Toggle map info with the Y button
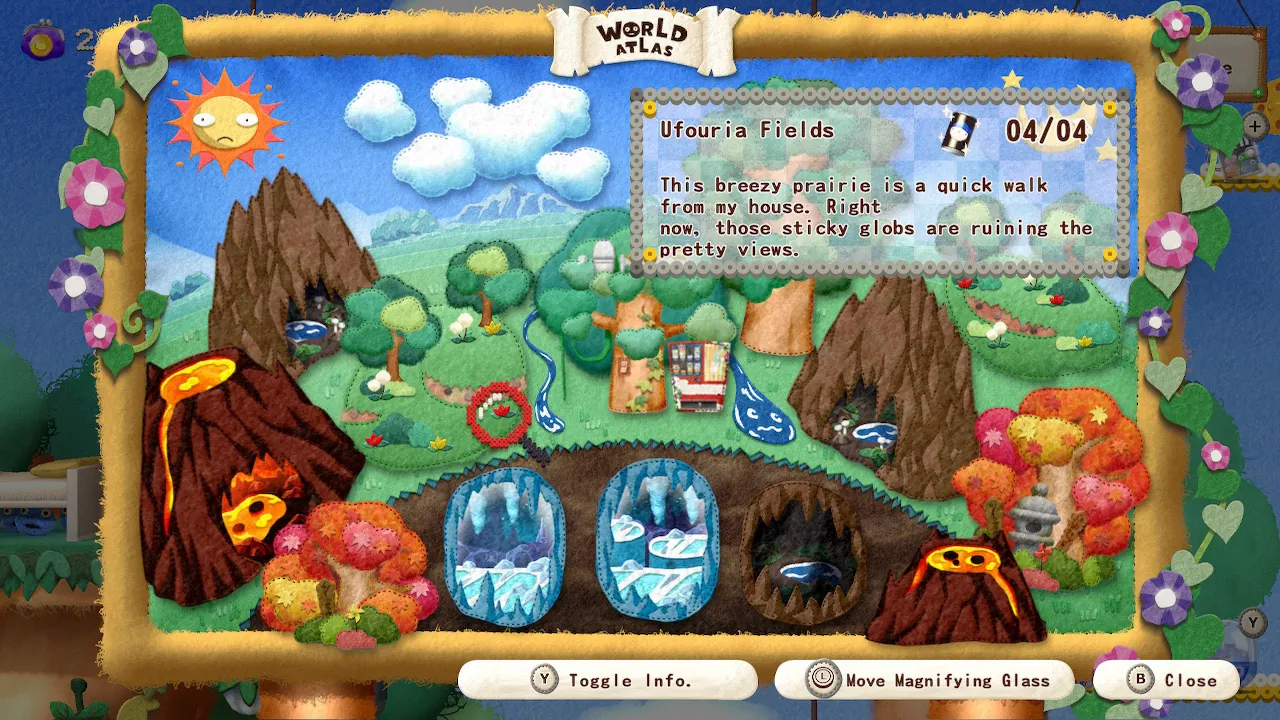Screen dimensions: 1280x720 pos(608,680)
